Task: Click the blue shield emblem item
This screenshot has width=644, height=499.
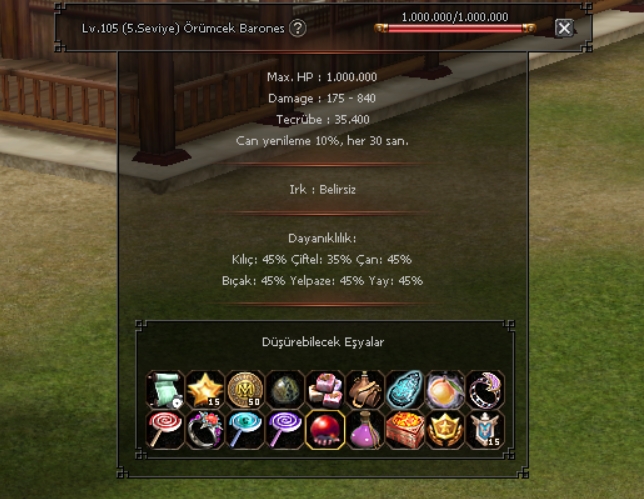Action: 484,429
